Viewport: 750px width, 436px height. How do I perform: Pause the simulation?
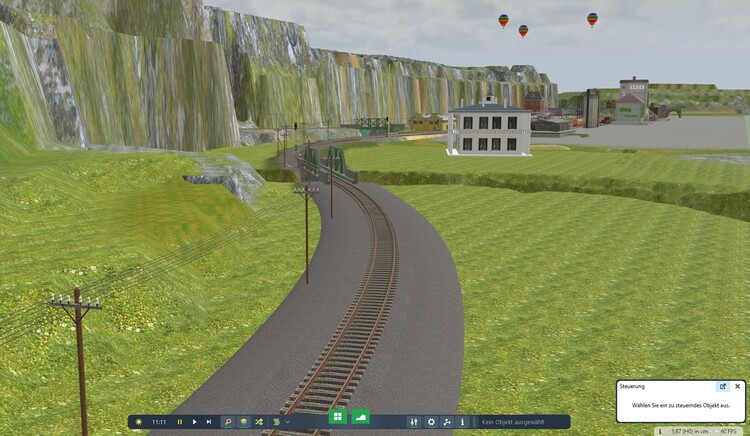(180, 422)
